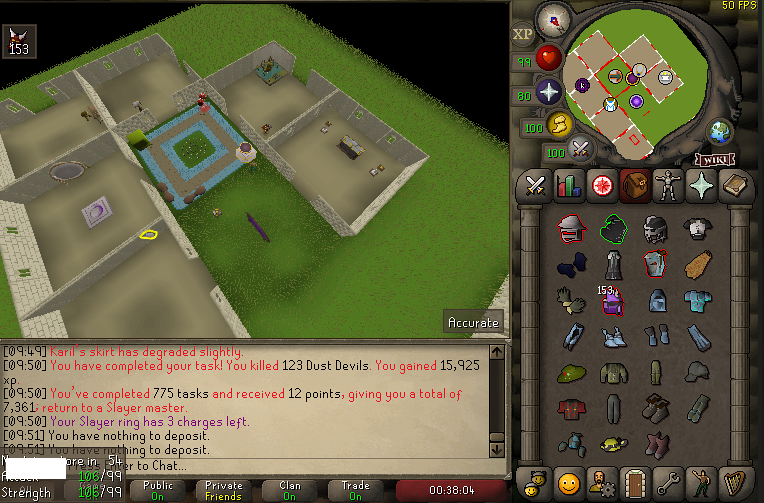Open the Combat Options tab

pyautogui.click(x=535, y=186)
